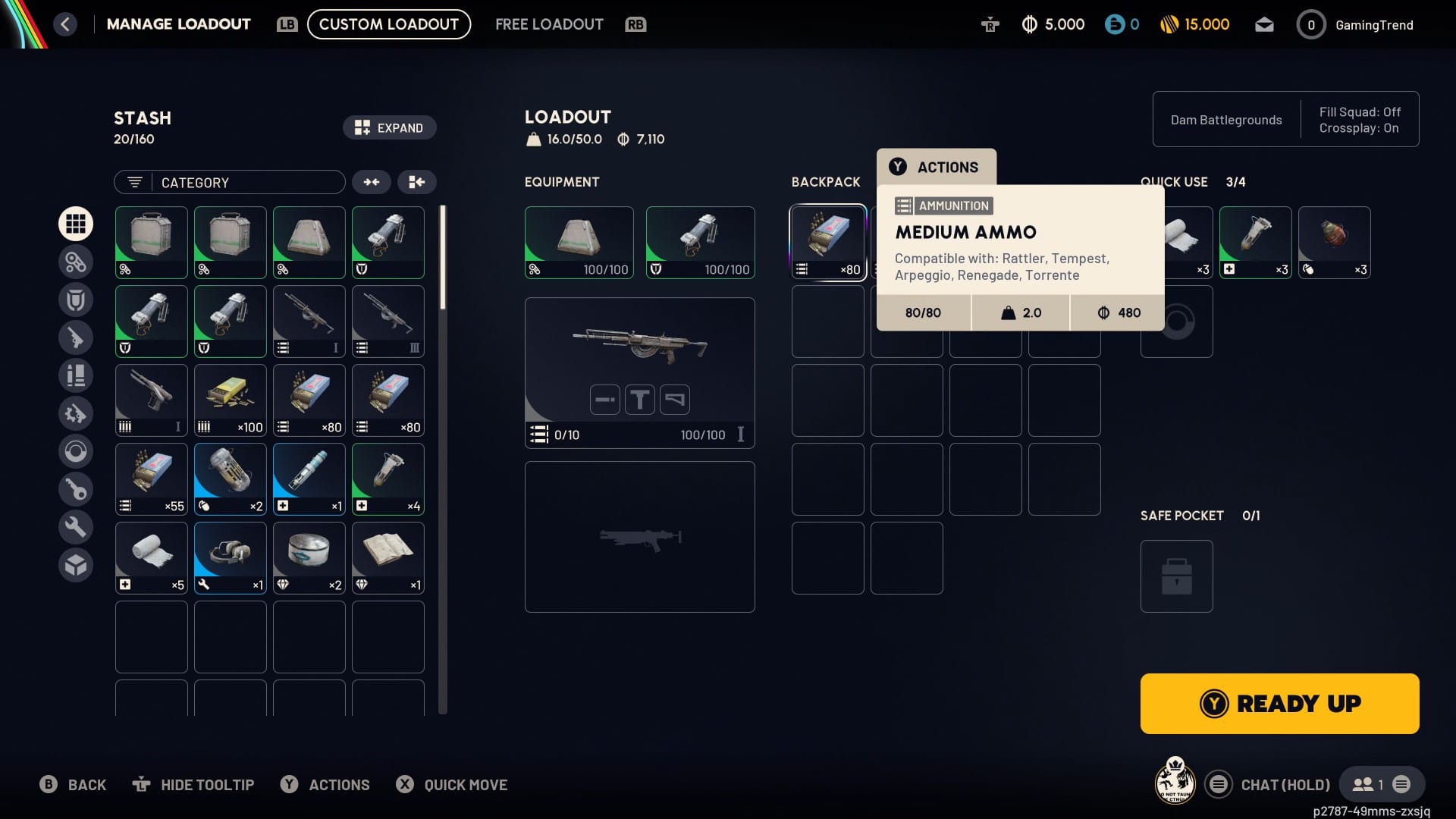Open the GamingTrend player profile
The image size is (1456, 819).
(x=1357, y=25)
